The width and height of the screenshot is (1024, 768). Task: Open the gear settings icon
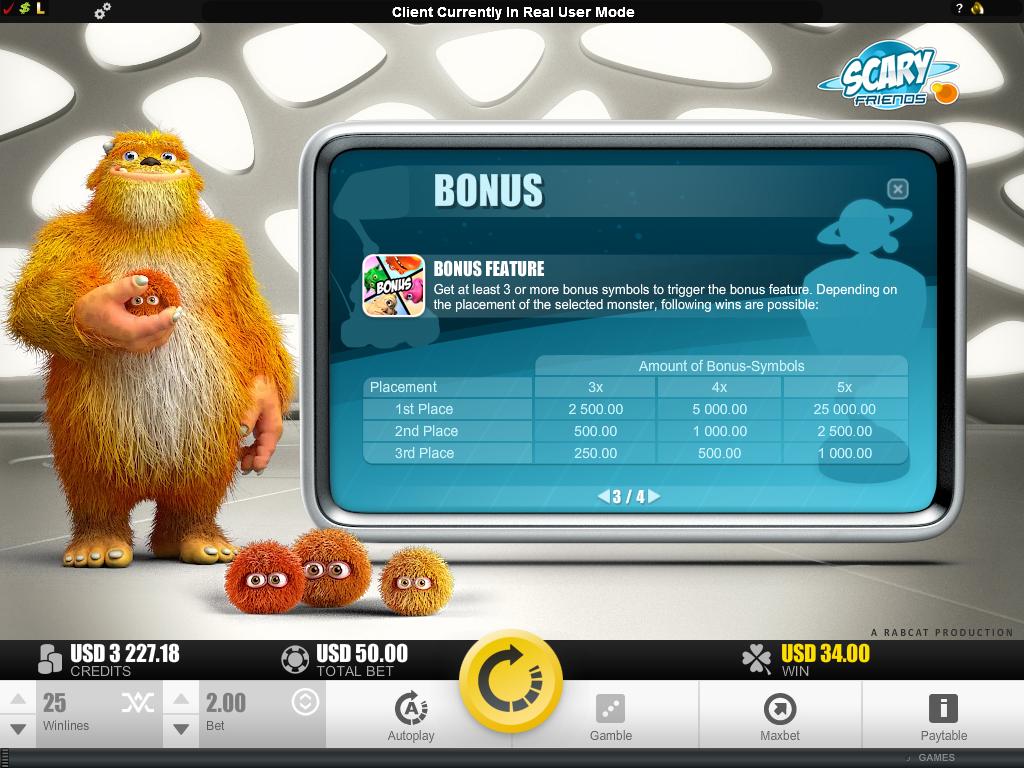pos(102,12)
